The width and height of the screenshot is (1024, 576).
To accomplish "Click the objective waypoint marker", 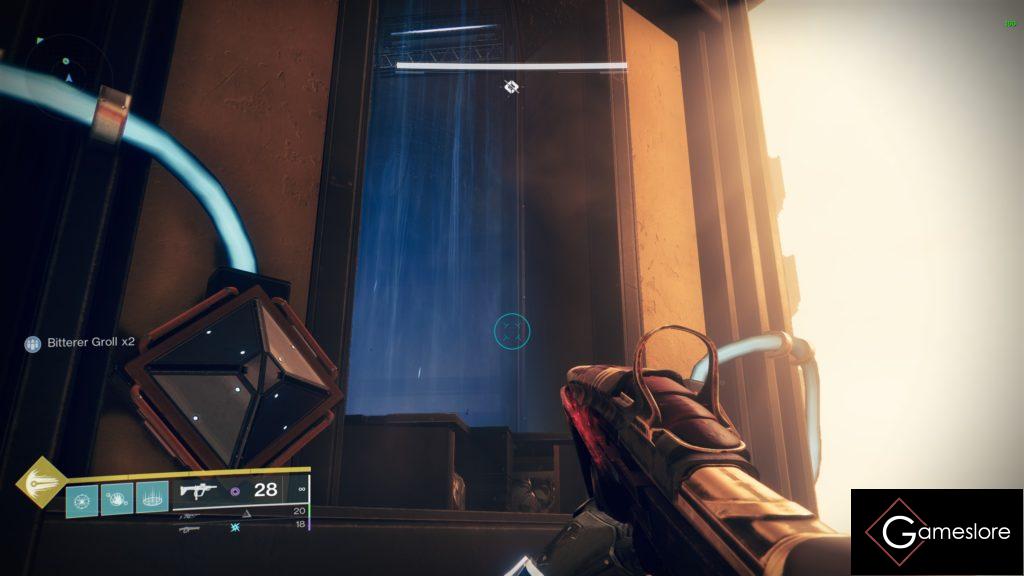I will coord(511,87).
